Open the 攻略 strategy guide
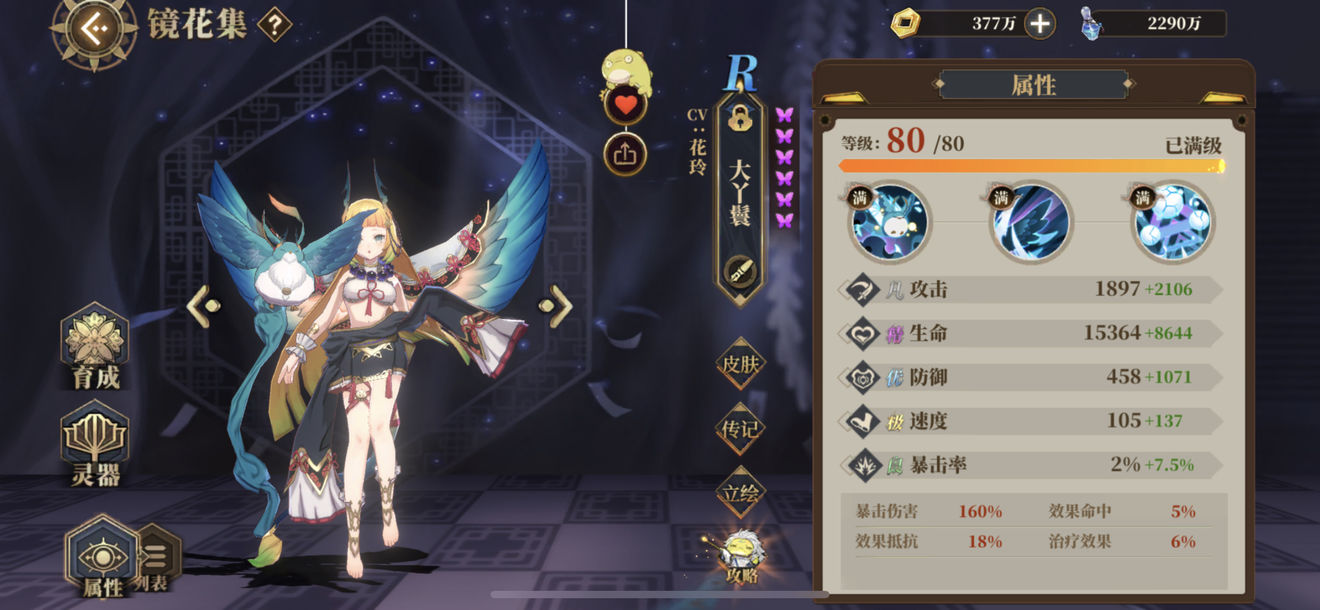Screen dimensions: 1320x610 [x=742, y=556]
